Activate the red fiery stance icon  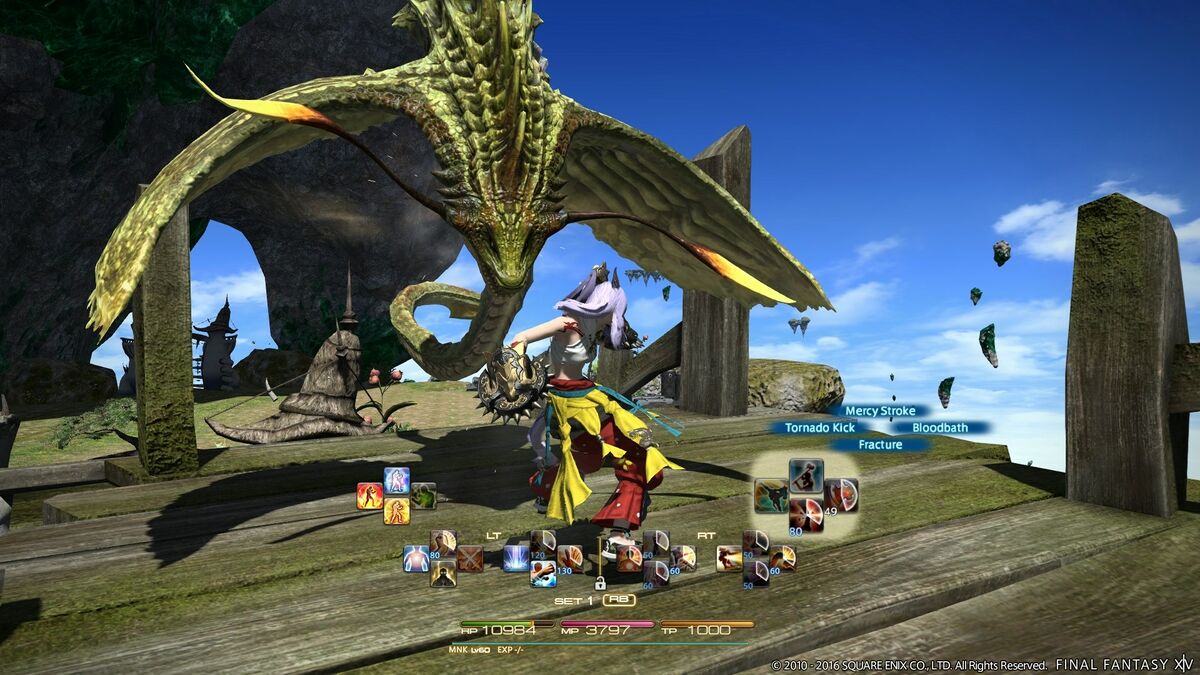point(370,497)
